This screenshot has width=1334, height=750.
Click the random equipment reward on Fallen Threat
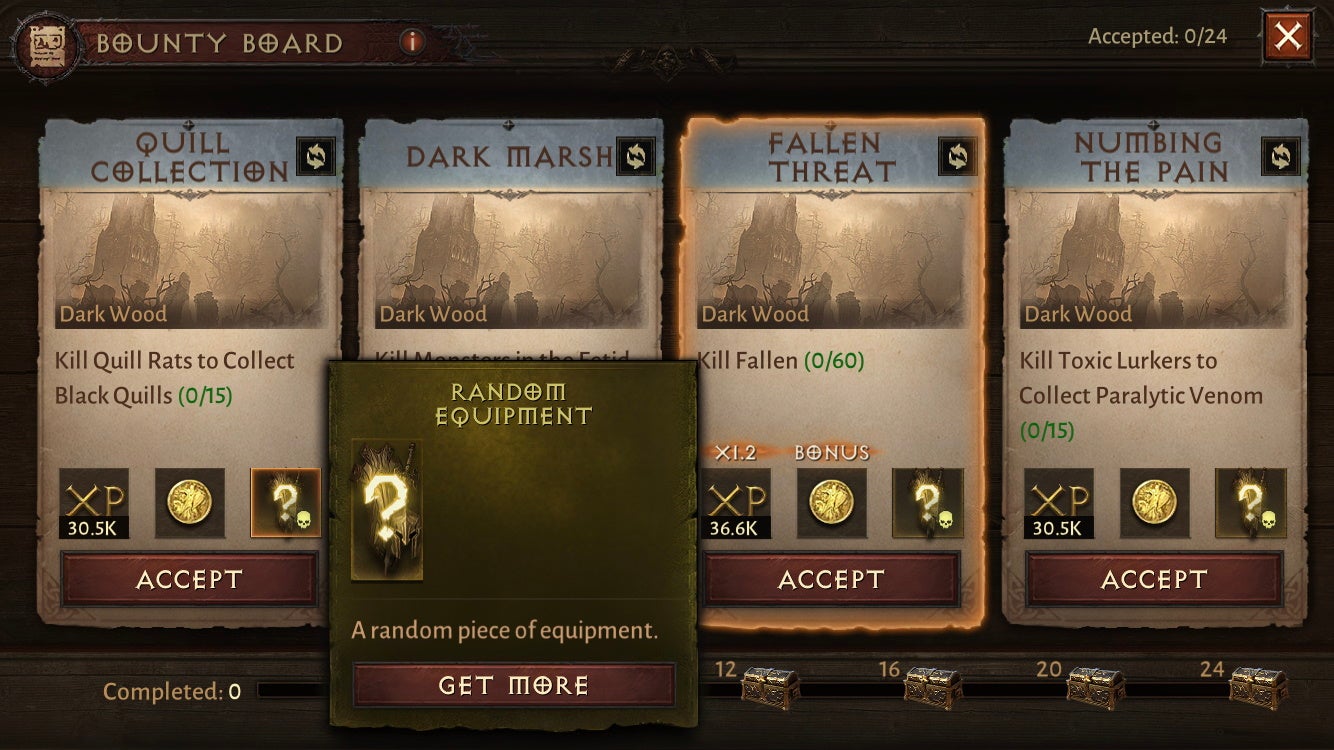(928, 502)
